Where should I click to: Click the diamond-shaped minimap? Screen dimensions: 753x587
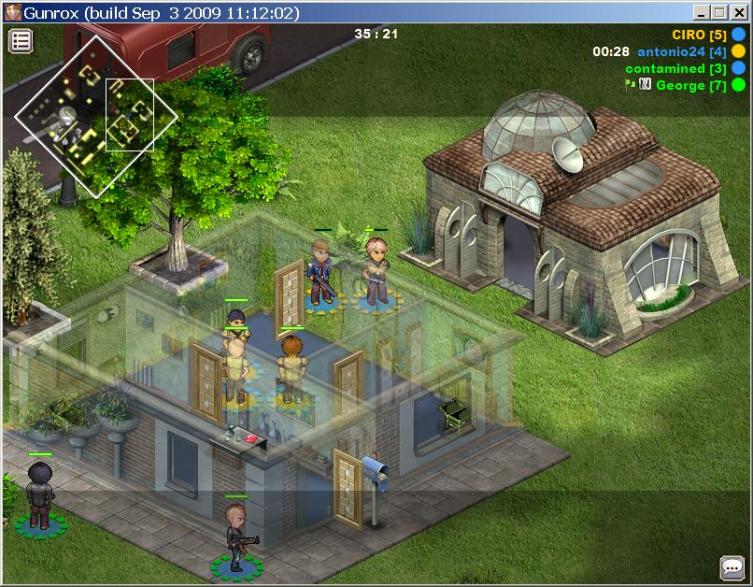[x=95, y=116]
